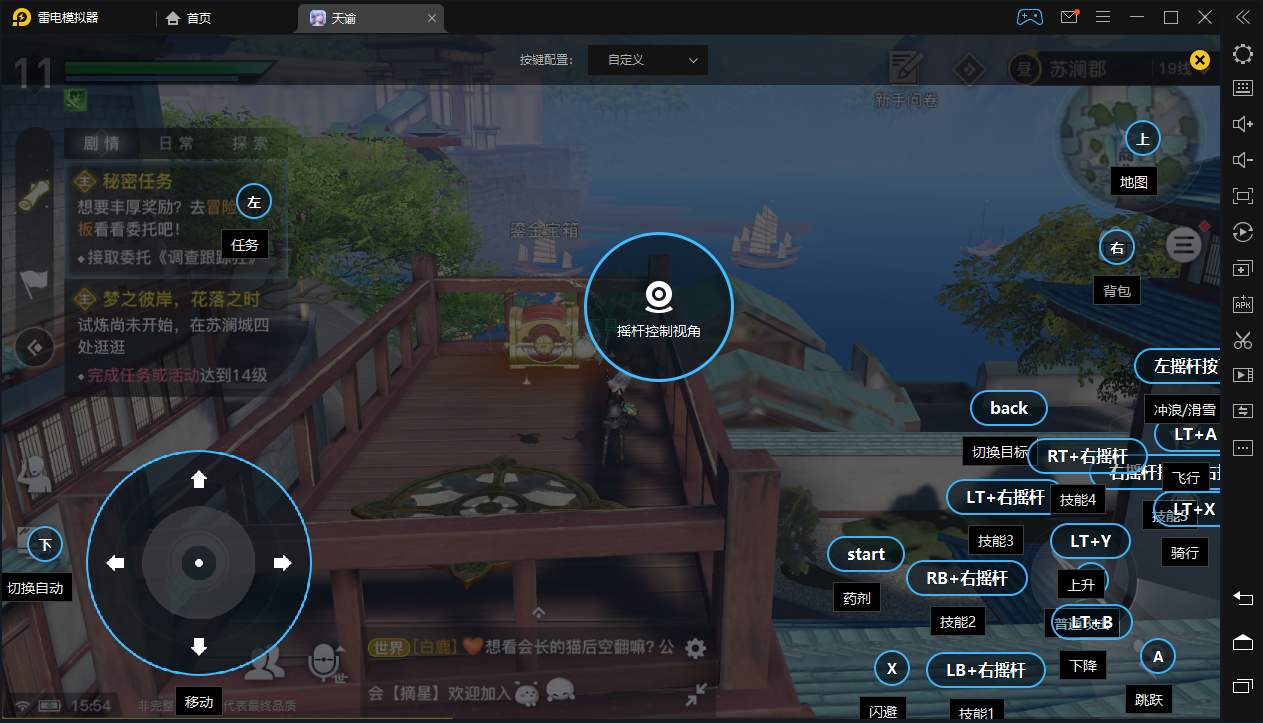
Task: Open the quest scroll icon in left sidebar
Action: [35, 195]
